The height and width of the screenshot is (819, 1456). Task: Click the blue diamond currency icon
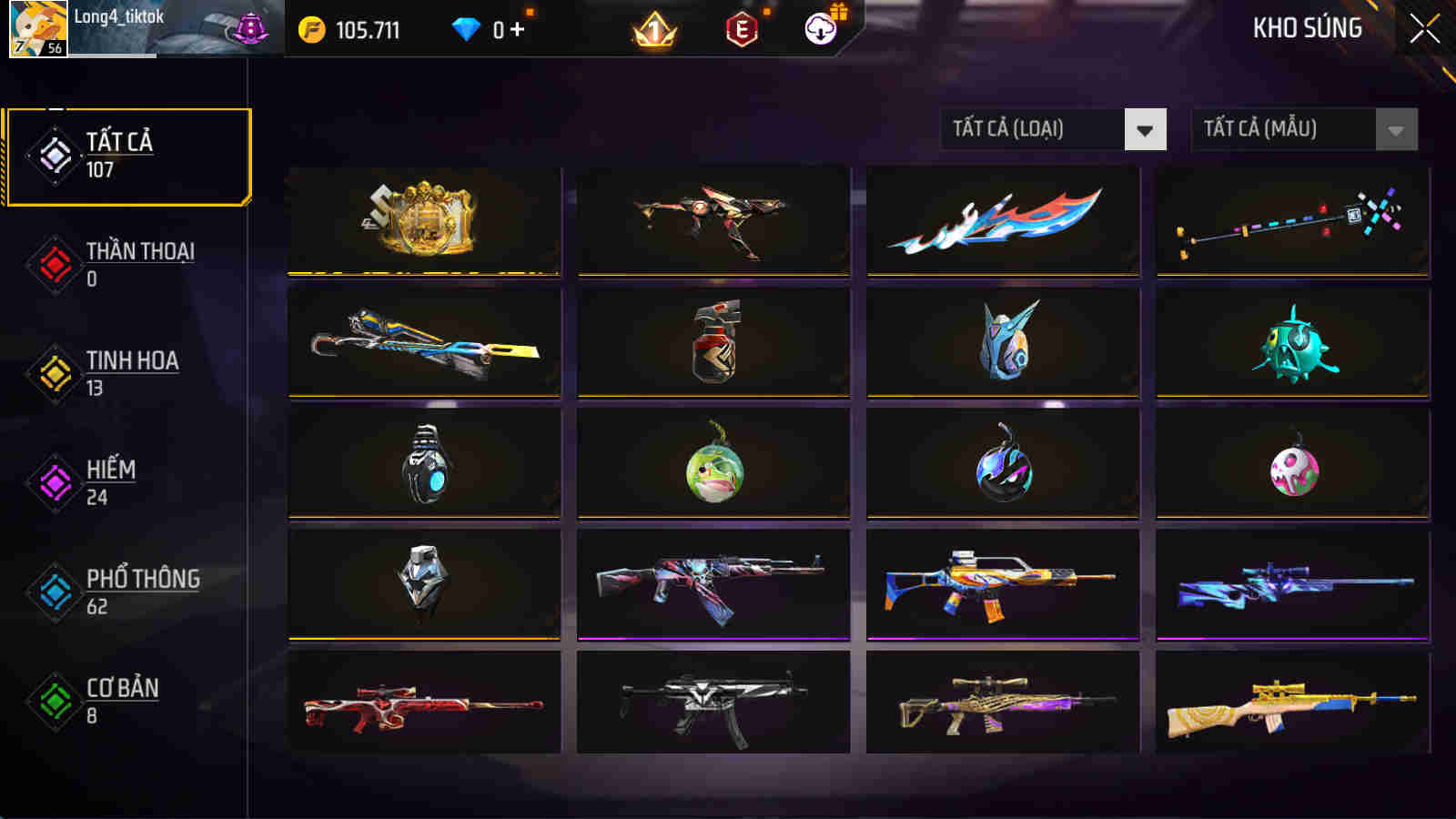[467, 29]
